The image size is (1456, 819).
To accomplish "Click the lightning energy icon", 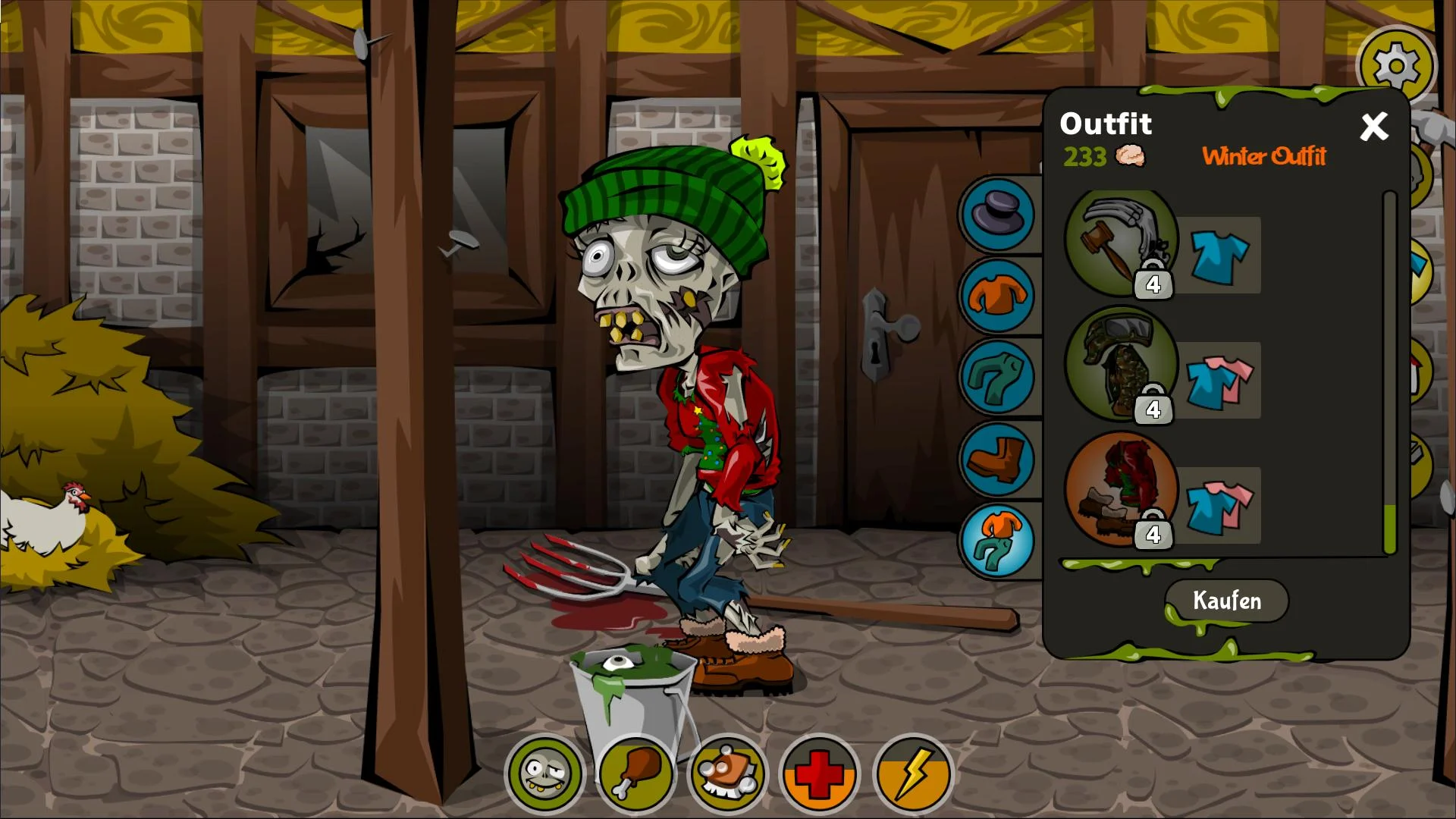I will click(x=912, y=775).
